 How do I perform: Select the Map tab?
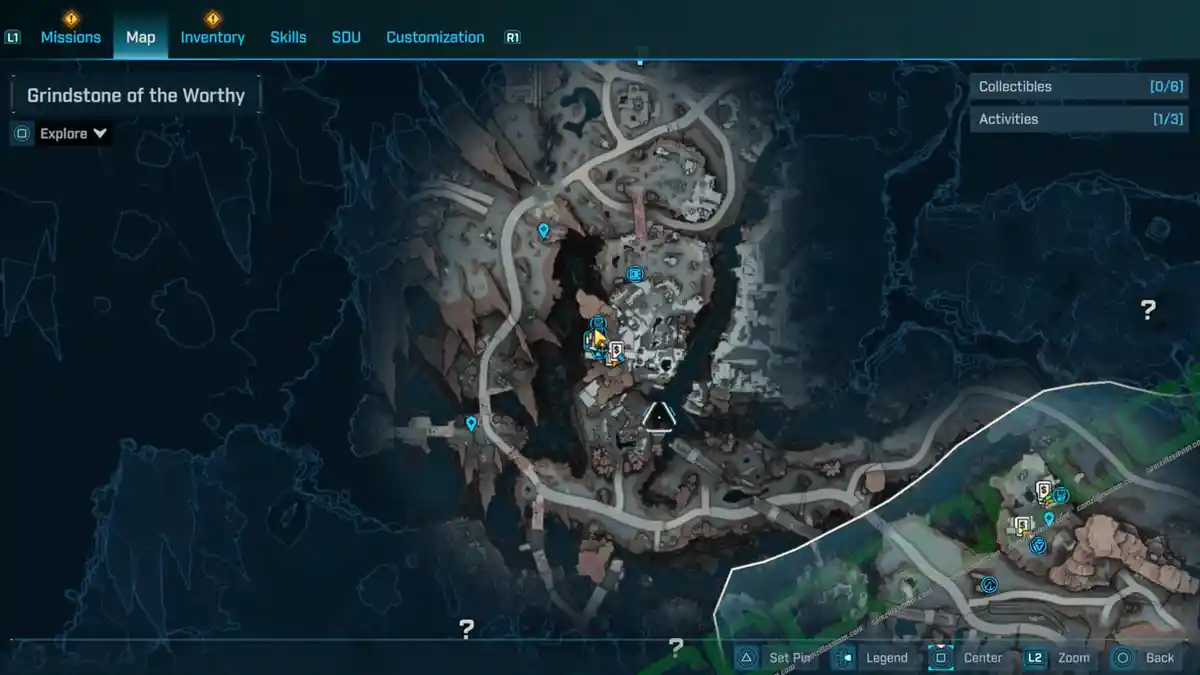point(140,37)
